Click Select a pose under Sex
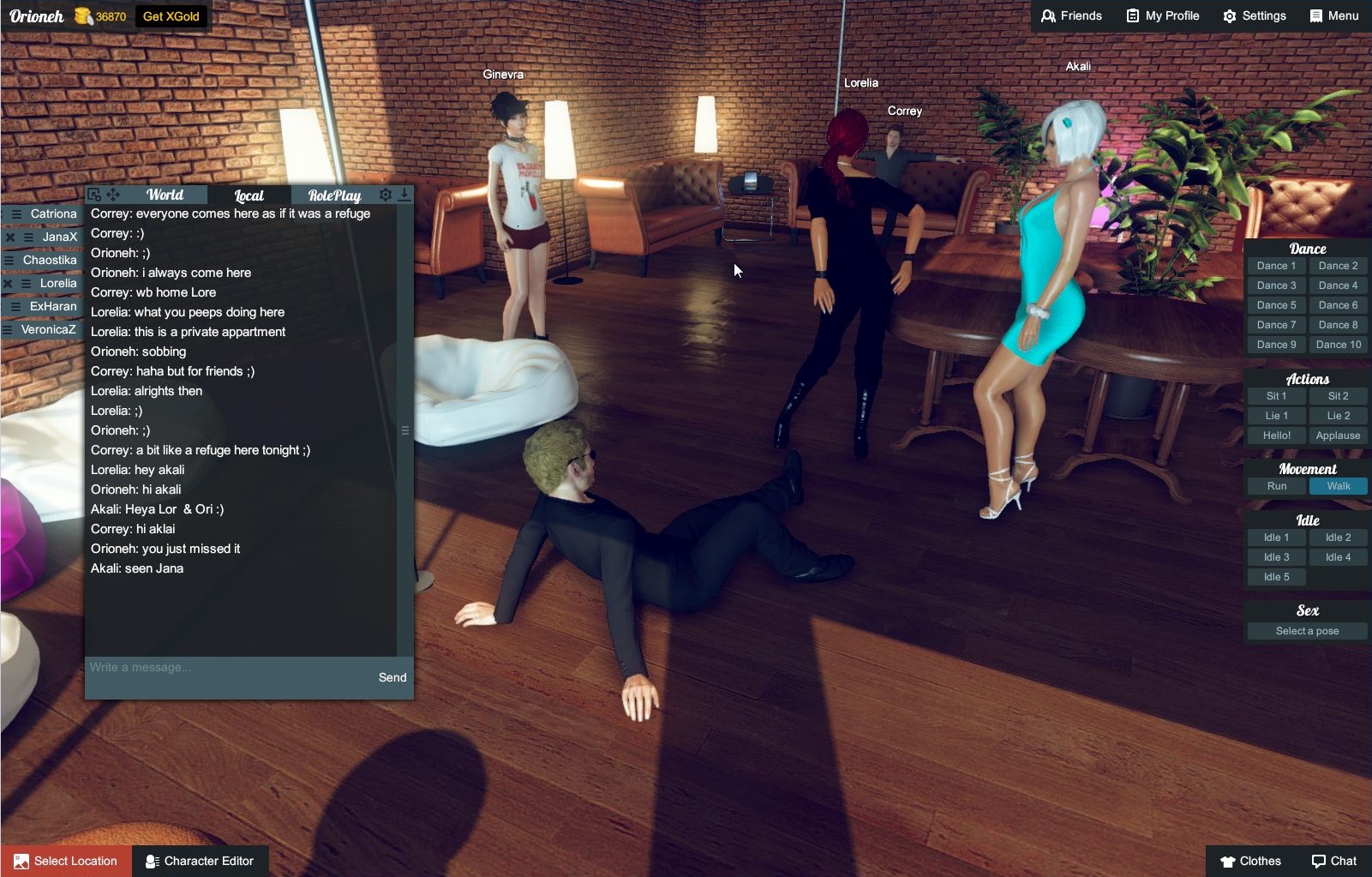The height and width of the screenshot is (877, 1372). pyautogui.click(x=1305, y=630)
